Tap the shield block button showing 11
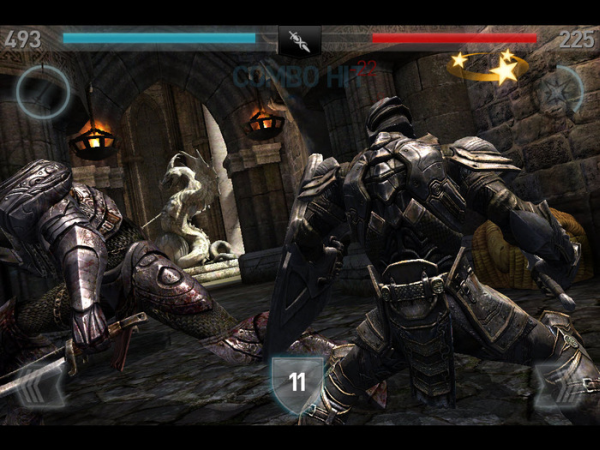This screenshot has width=600, height=450. pyautogui.click(x=297, y=383)
